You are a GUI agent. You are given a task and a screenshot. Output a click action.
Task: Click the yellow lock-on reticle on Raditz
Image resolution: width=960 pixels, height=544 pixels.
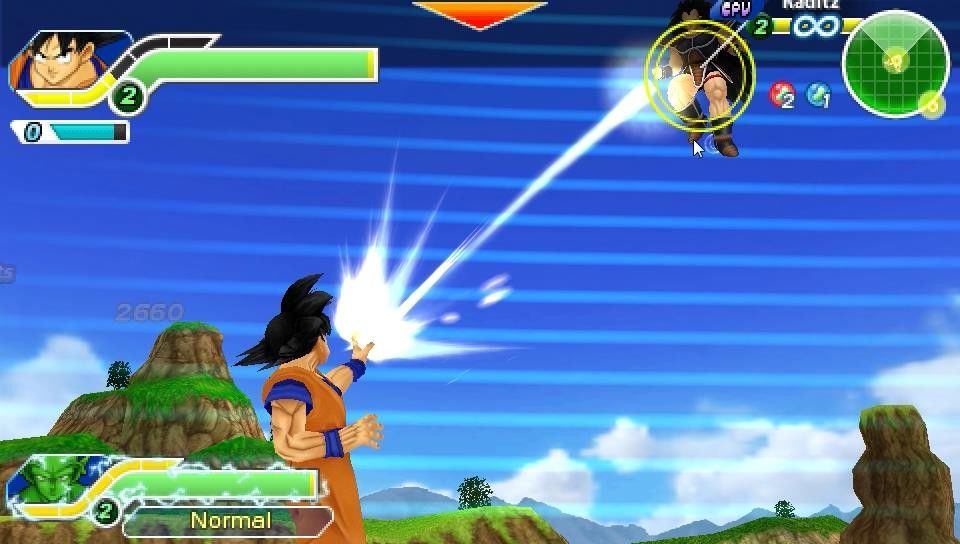699,77
